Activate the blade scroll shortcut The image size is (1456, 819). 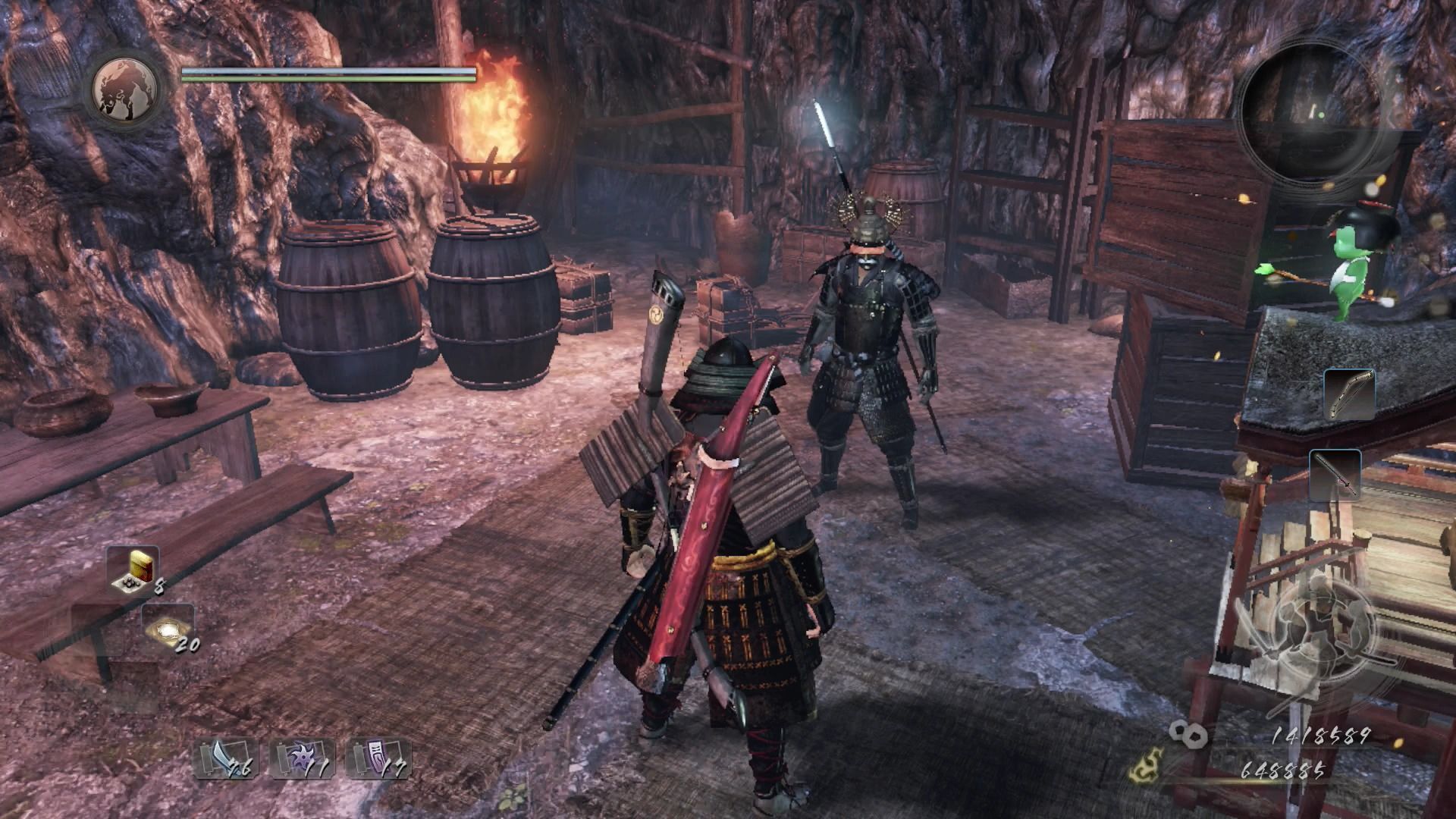point(226,757)
